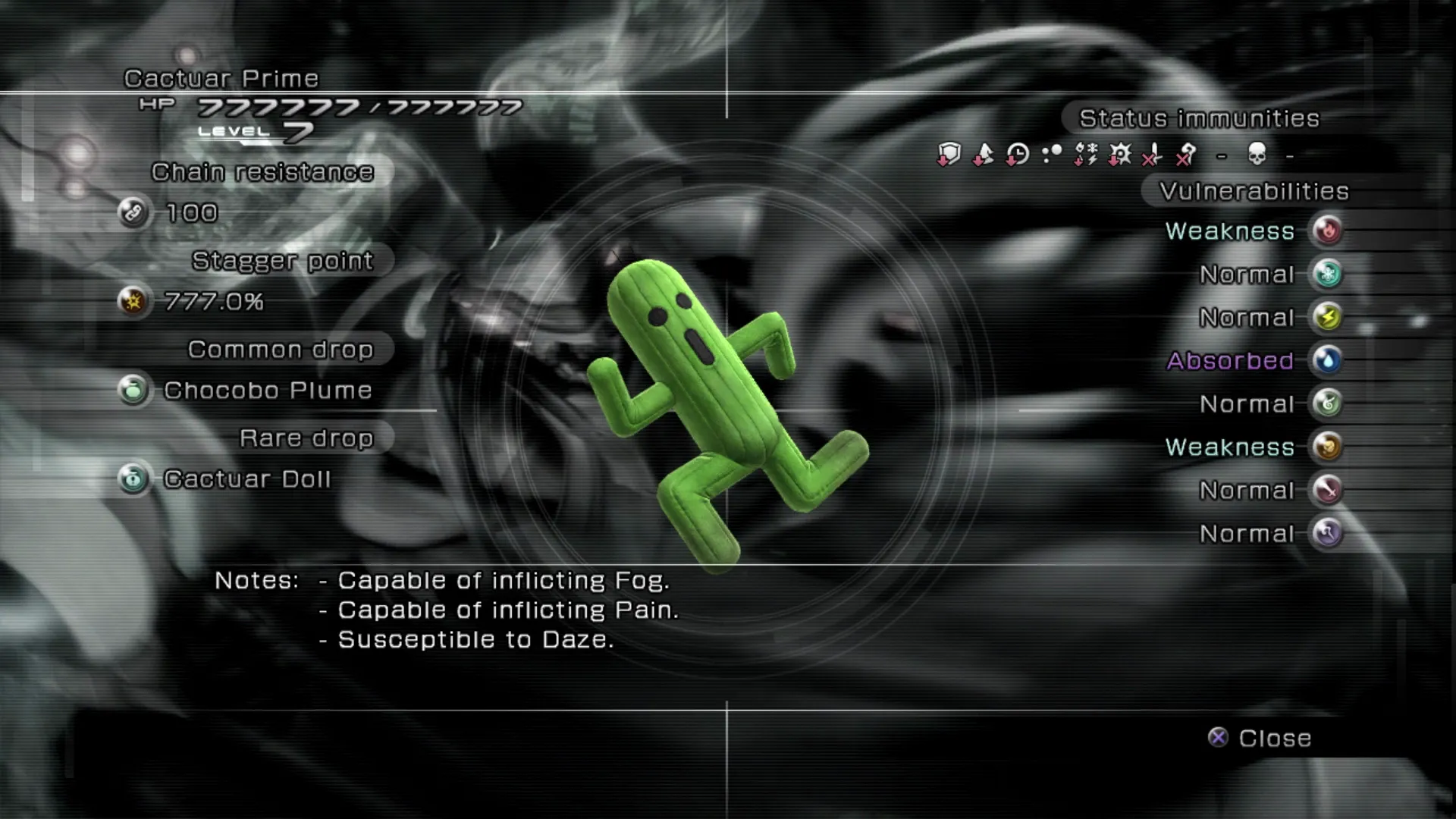
Task: Select the Chocobo Plume common drop
Action: tap(267, 391)
